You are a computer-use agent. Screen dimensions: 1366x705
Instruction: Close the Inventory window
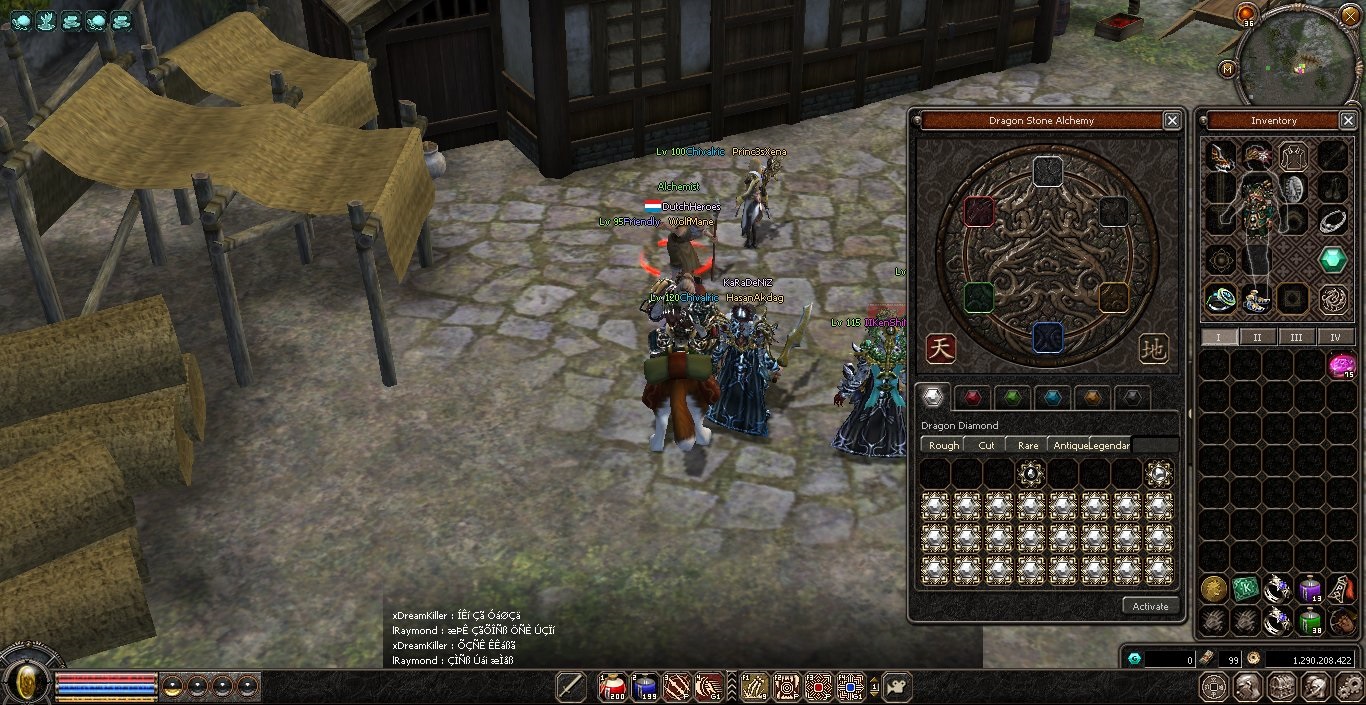click(x=1346, y=121)
